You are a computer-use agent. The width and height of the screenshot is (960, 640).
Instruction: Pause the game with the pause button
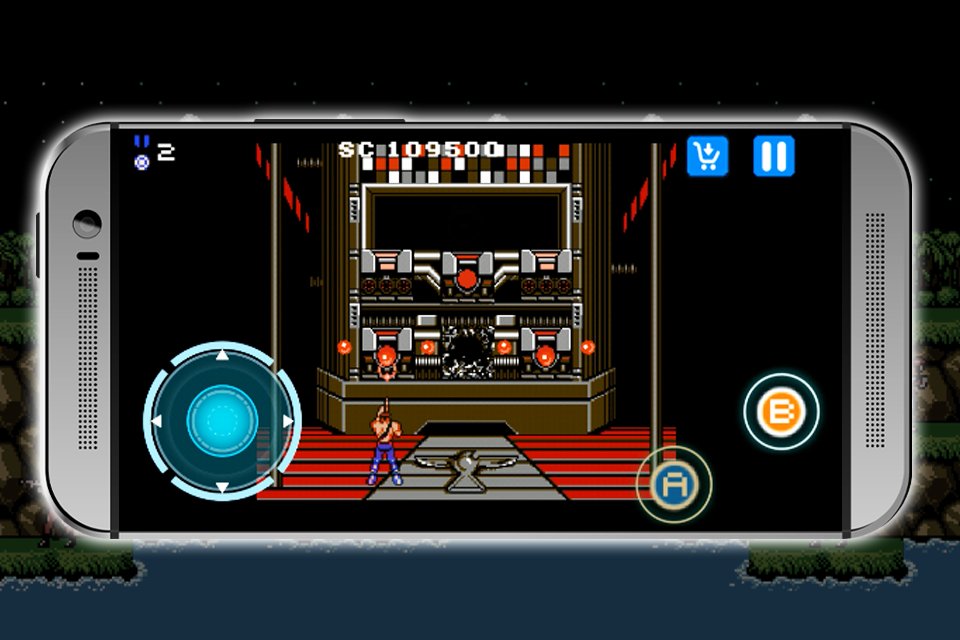[774, 156]
